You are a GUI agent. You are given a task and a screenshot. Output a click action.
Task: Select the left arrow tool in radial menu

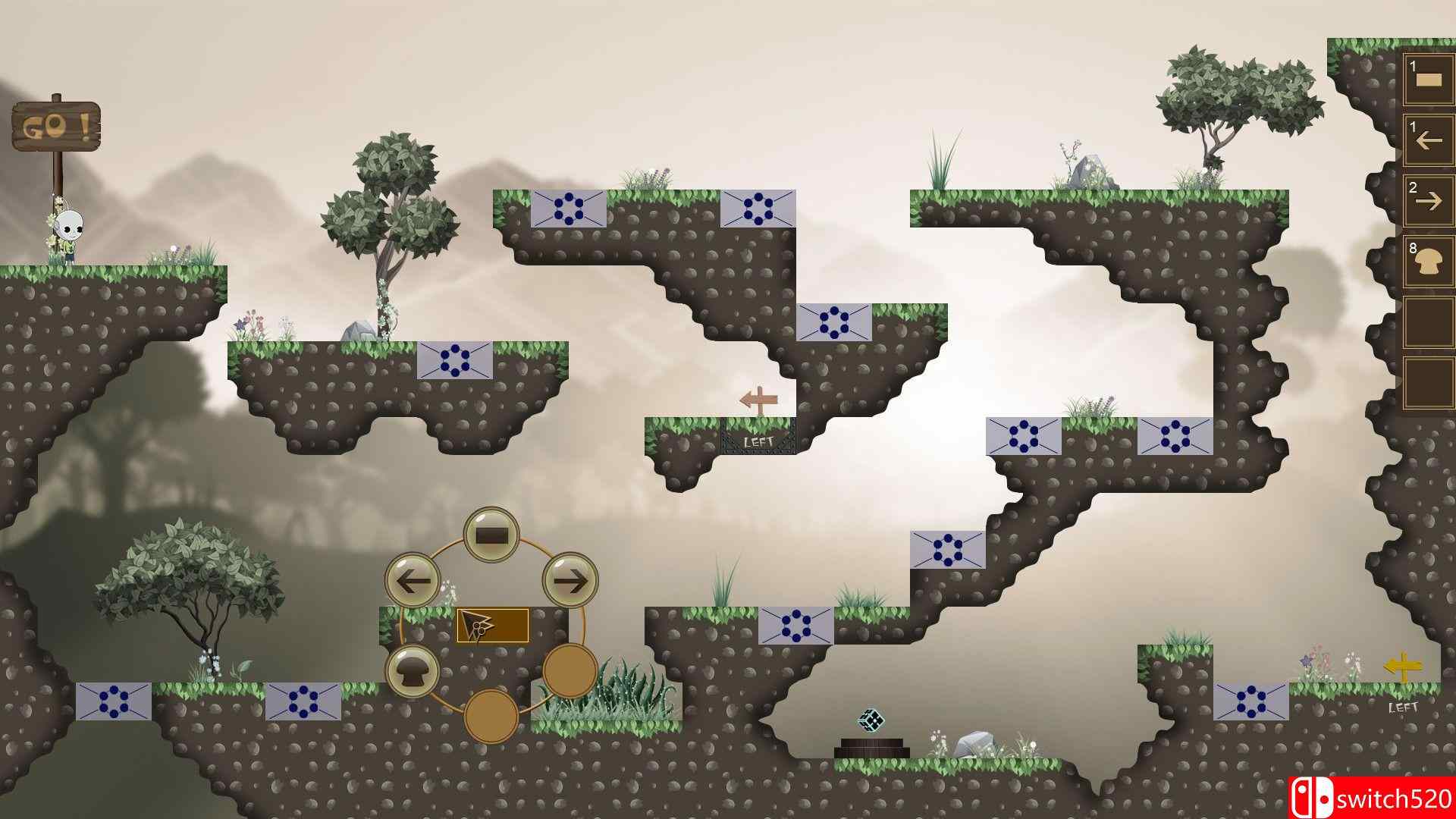click(413, 581)
